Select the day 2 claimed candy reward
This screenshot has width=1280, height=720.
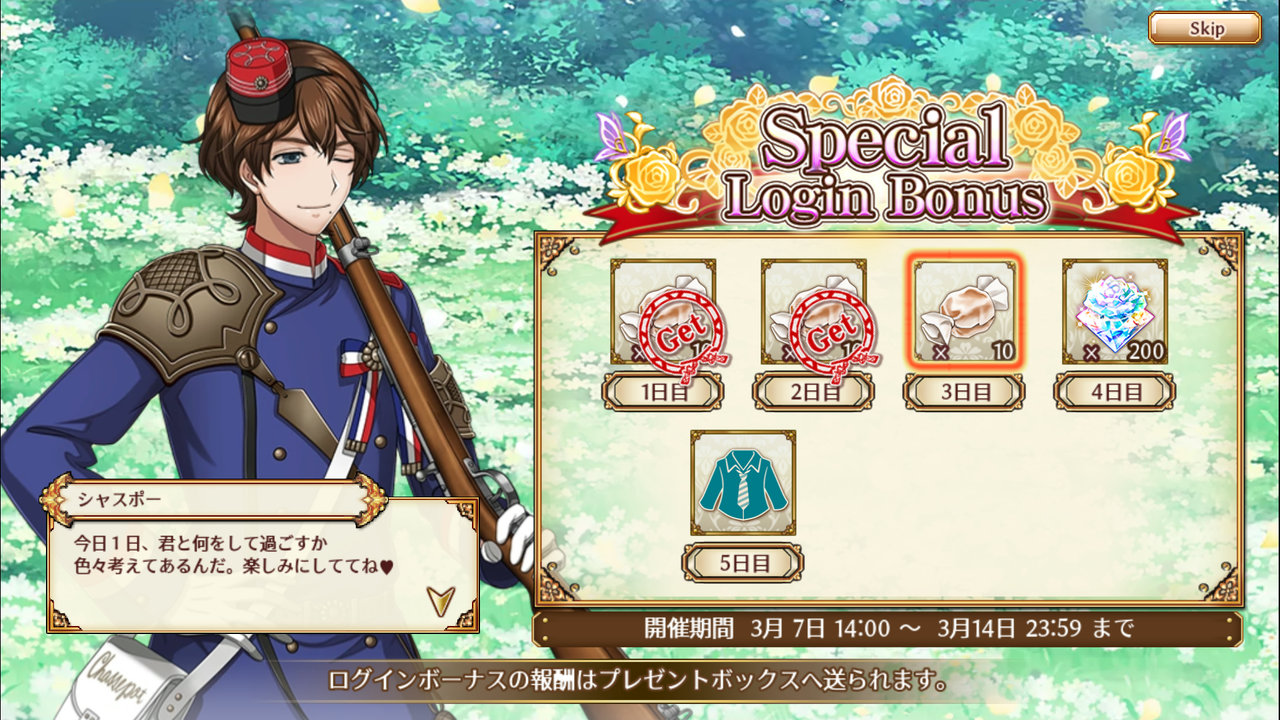pos(814,312)
